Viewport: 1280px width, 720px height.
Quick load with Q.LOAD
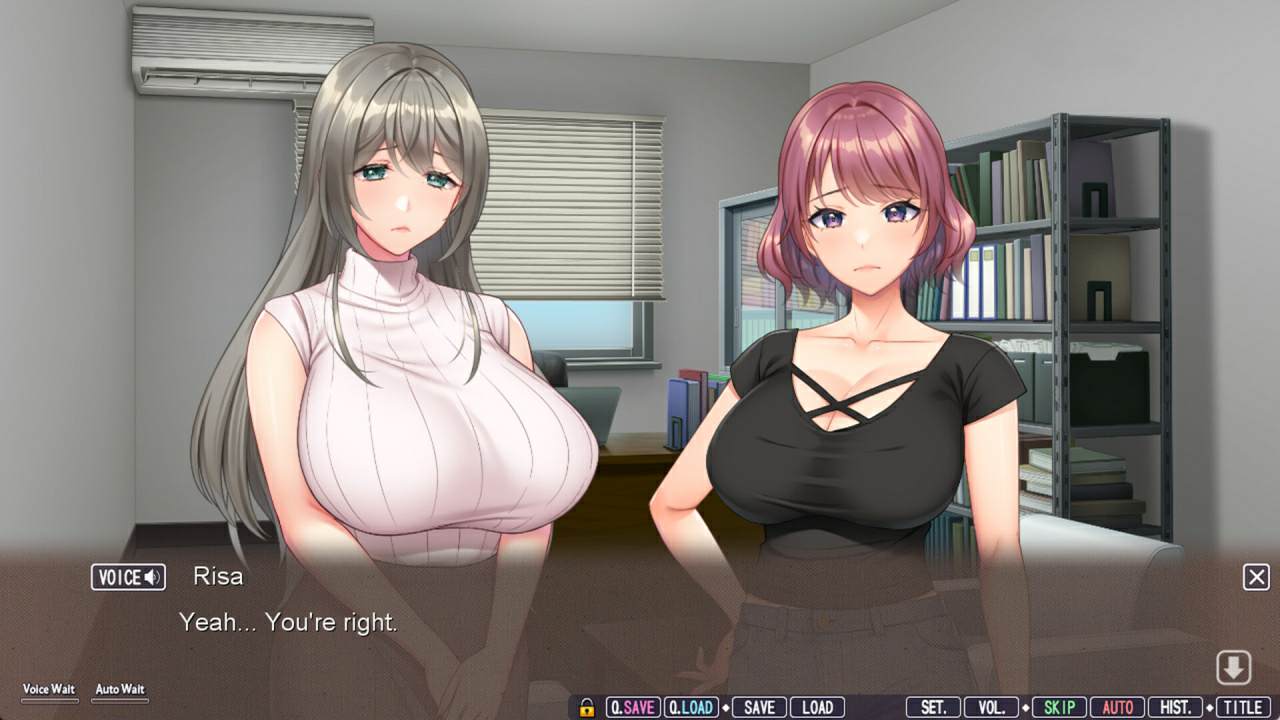pyautogui.click(x=690, y=707)
